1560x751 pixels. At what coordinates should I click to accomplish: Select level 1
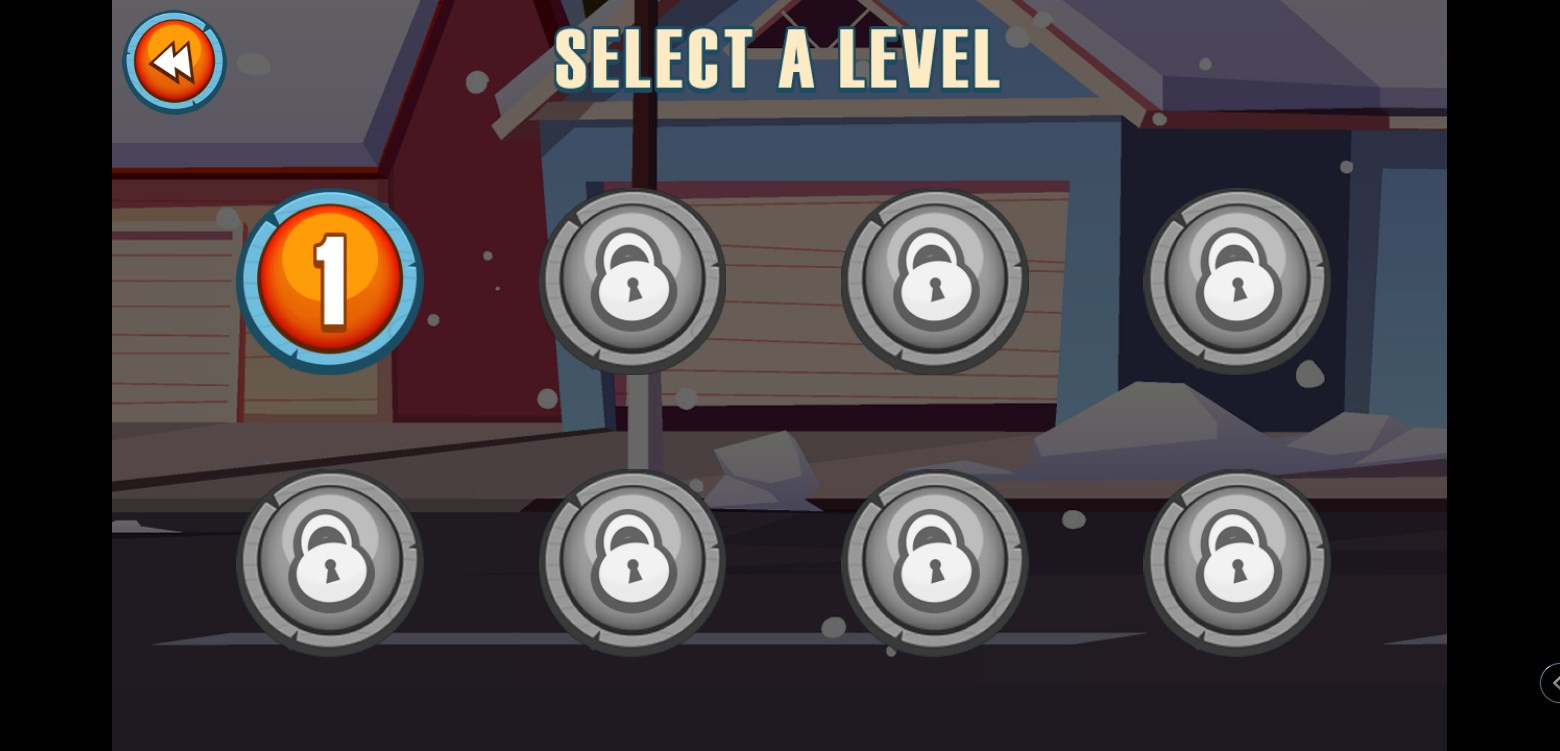click(330, 280)
